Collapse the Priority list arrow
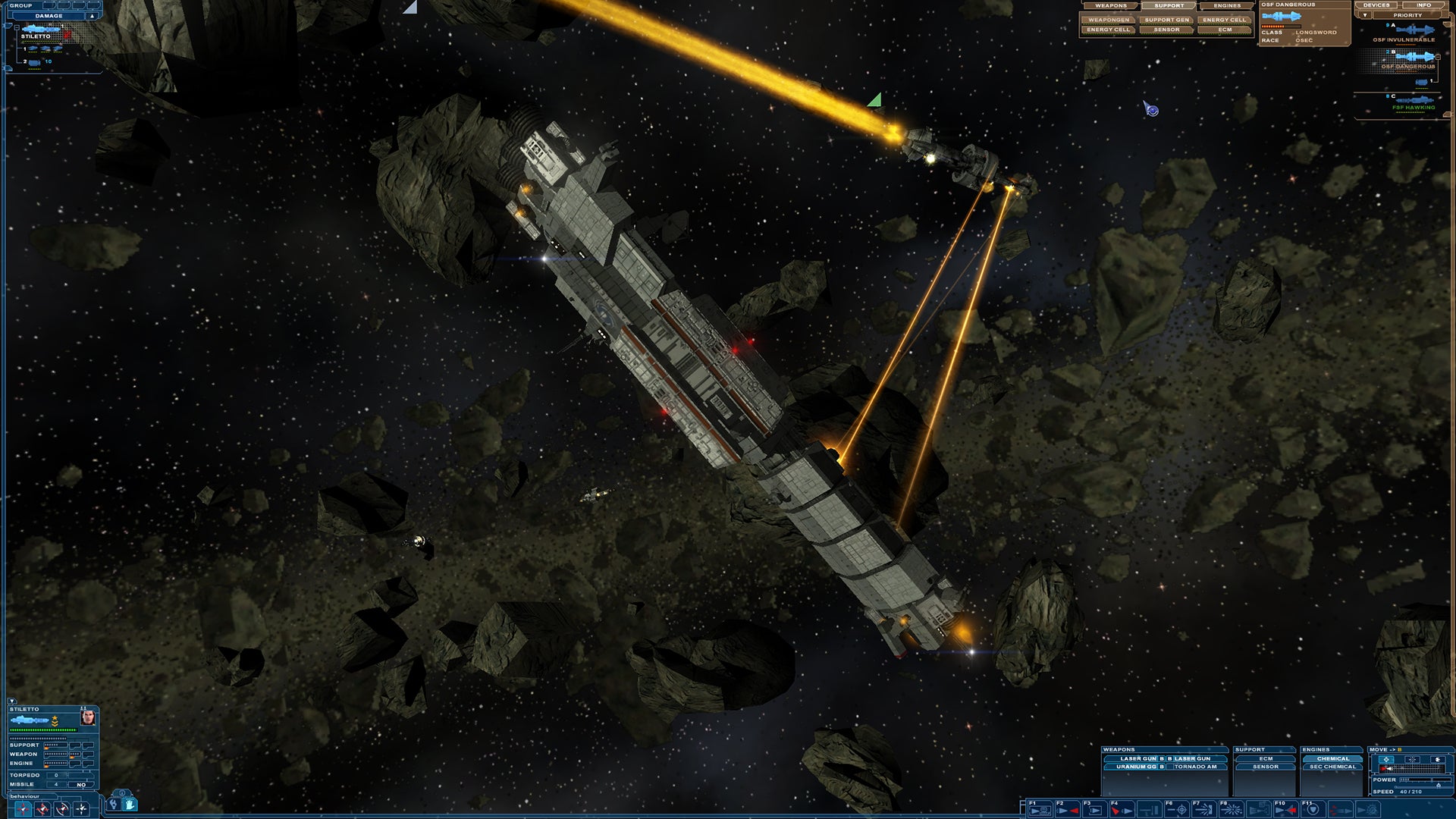 coord(1365,15)
